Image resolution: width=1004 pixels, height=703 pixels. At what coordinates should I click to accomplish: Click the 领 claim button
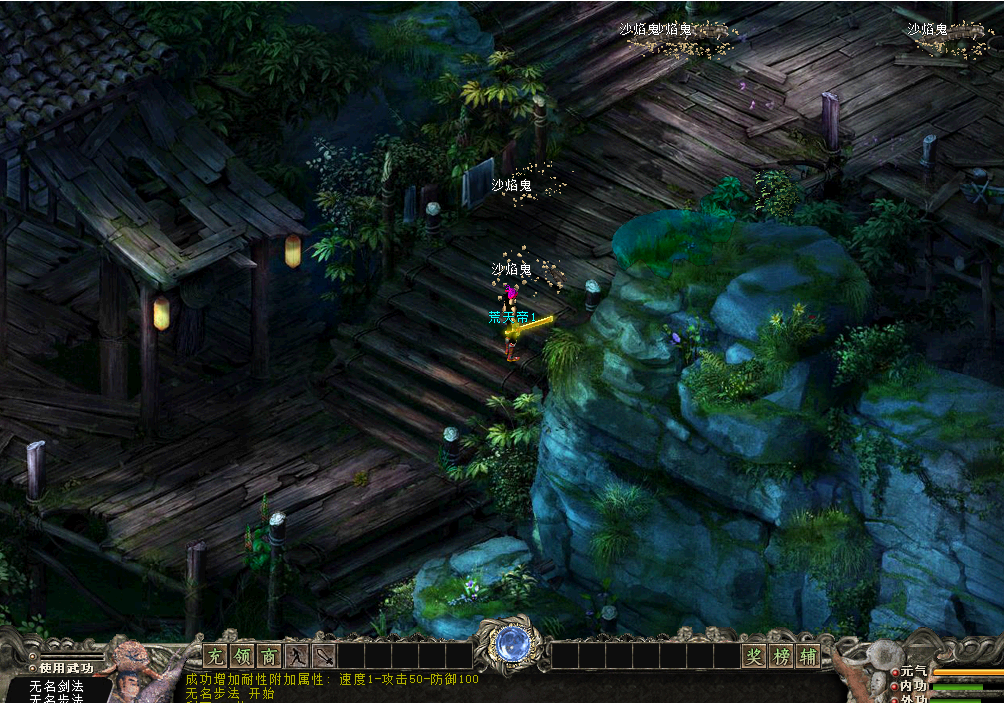242,656
